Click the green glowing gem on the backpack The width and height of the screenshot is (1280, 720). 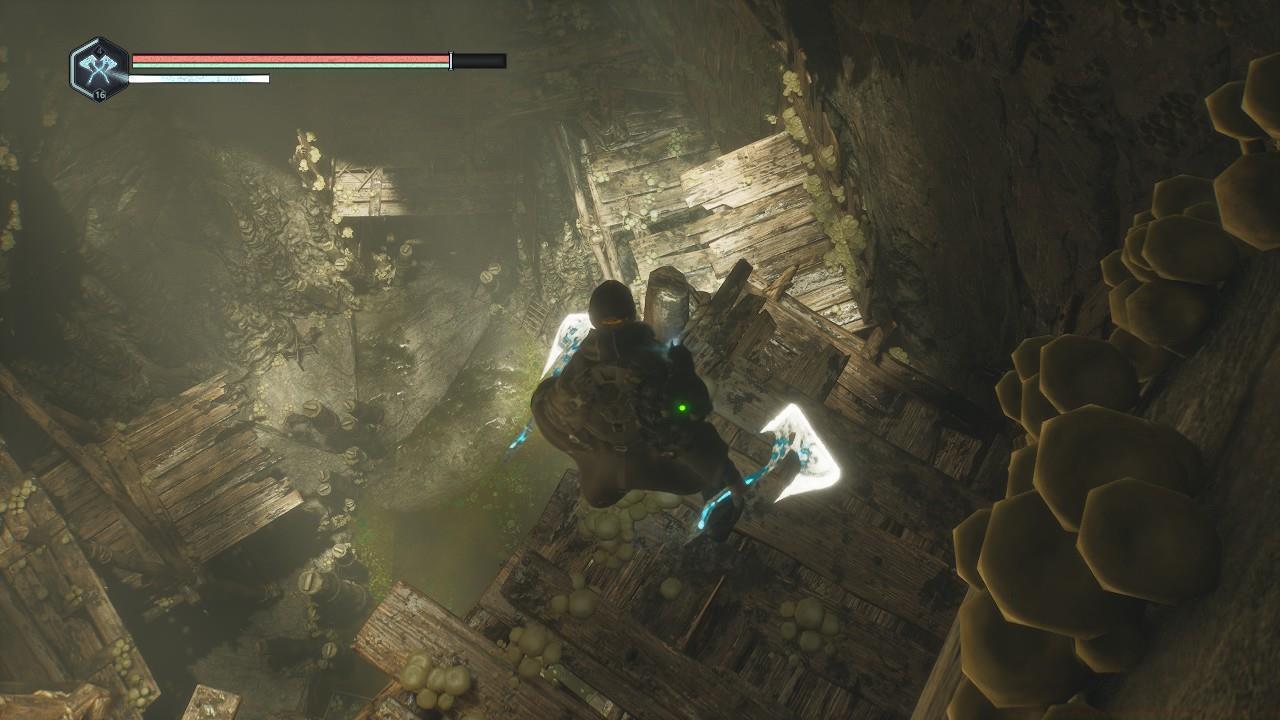pyautogui.click(x=683, y=406)
